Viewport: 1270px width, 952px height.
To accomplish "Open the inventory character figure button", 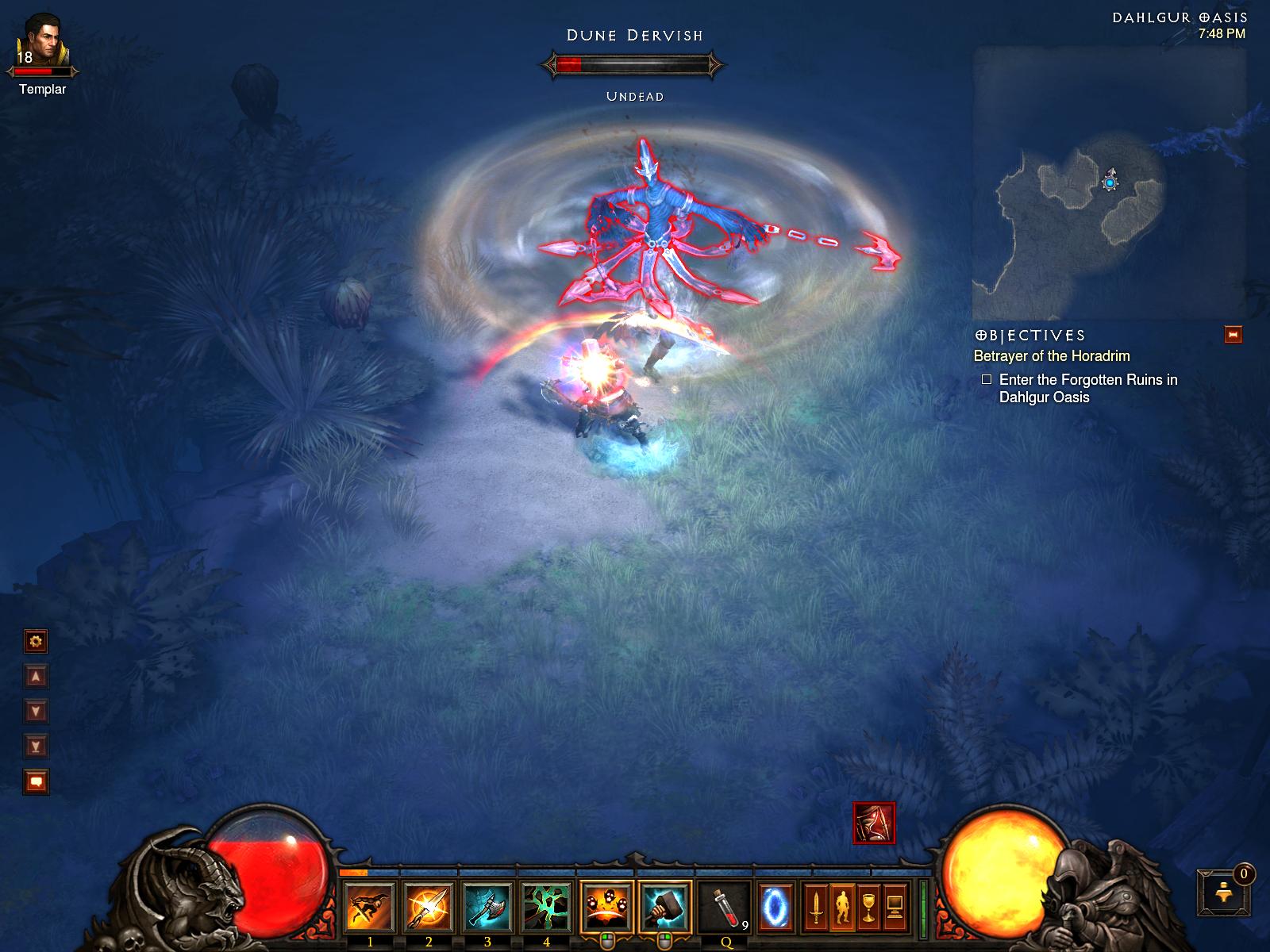I will tap(842, 907).
